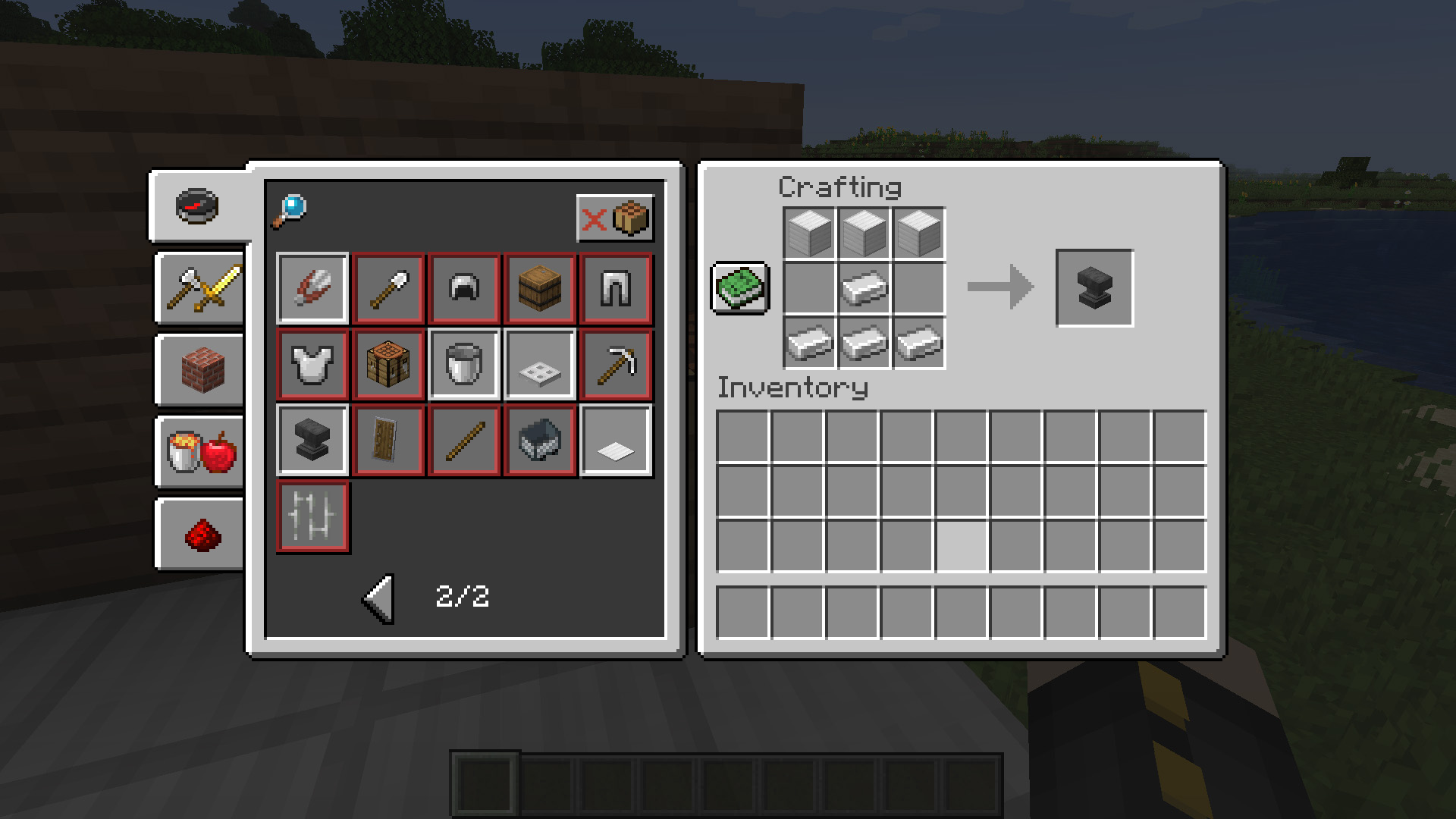Pick the iron chestplate recipe
The height and width of the screenshot is (819, 1456).
tap(312, 364)
